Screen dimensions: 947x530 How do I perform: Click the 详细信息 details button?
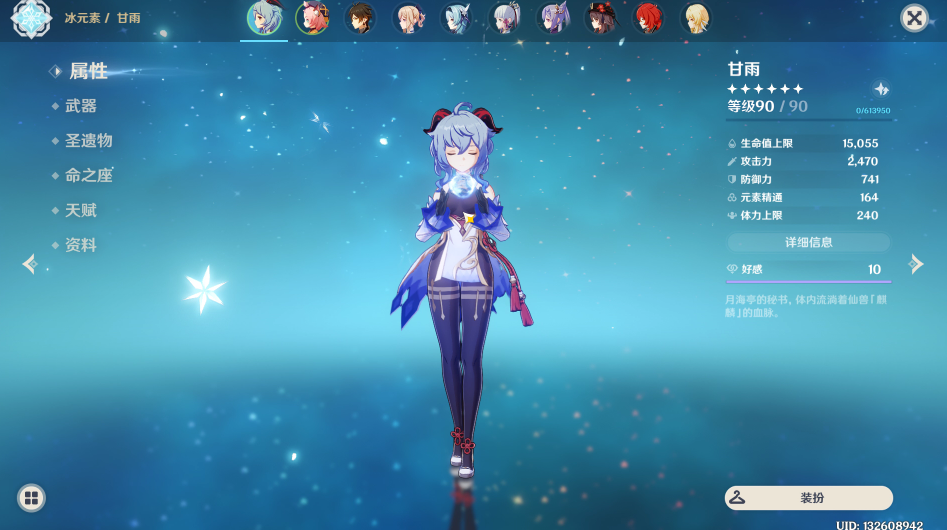pos(808,242)
